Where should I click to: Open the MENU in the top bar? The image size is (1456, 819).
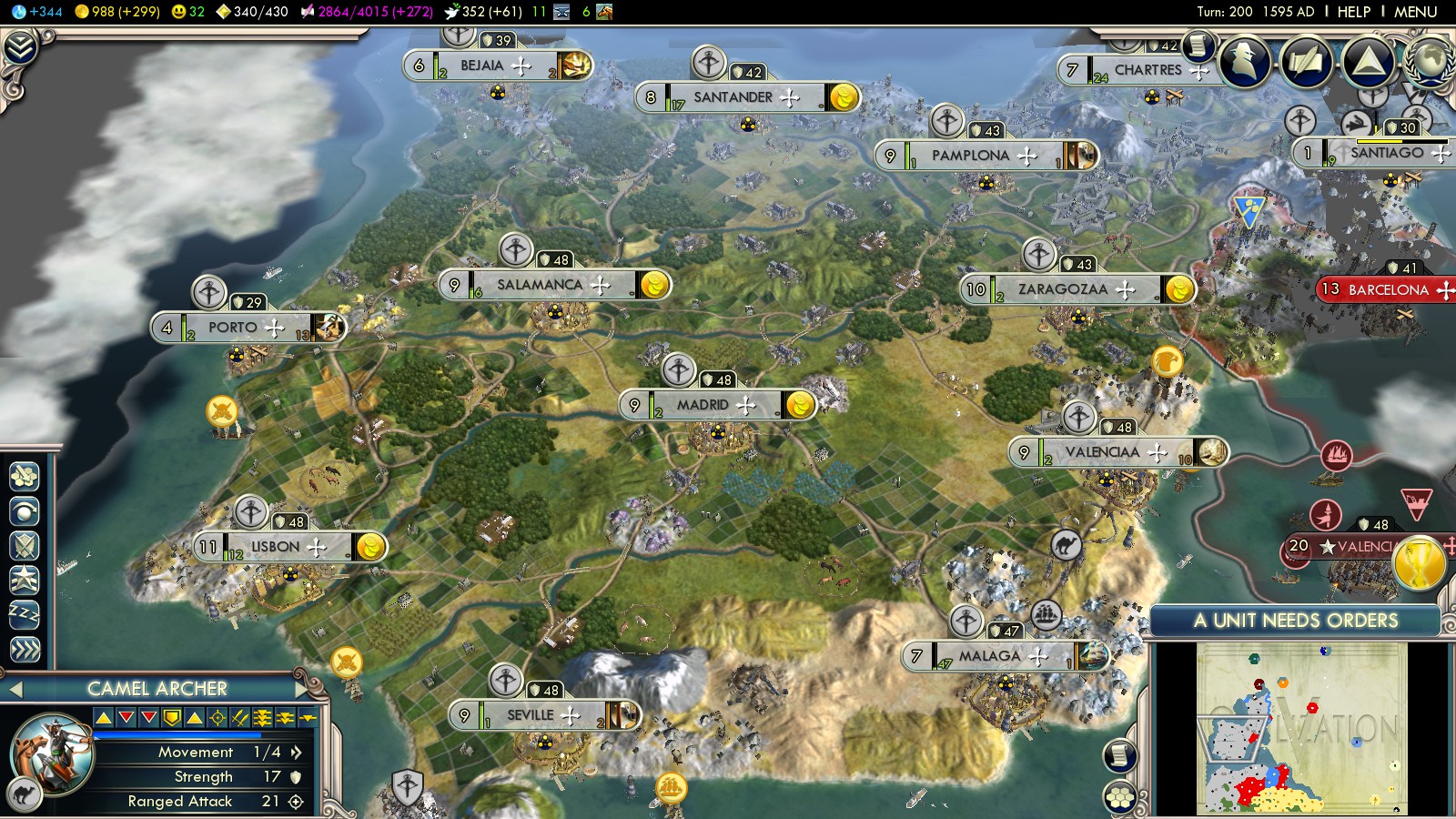(1415, 12)
